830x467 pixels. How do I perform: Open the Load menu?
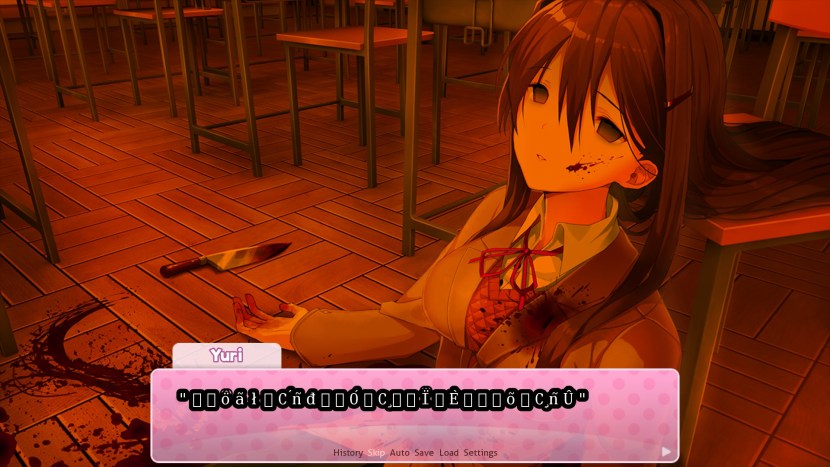click(449, 453)
